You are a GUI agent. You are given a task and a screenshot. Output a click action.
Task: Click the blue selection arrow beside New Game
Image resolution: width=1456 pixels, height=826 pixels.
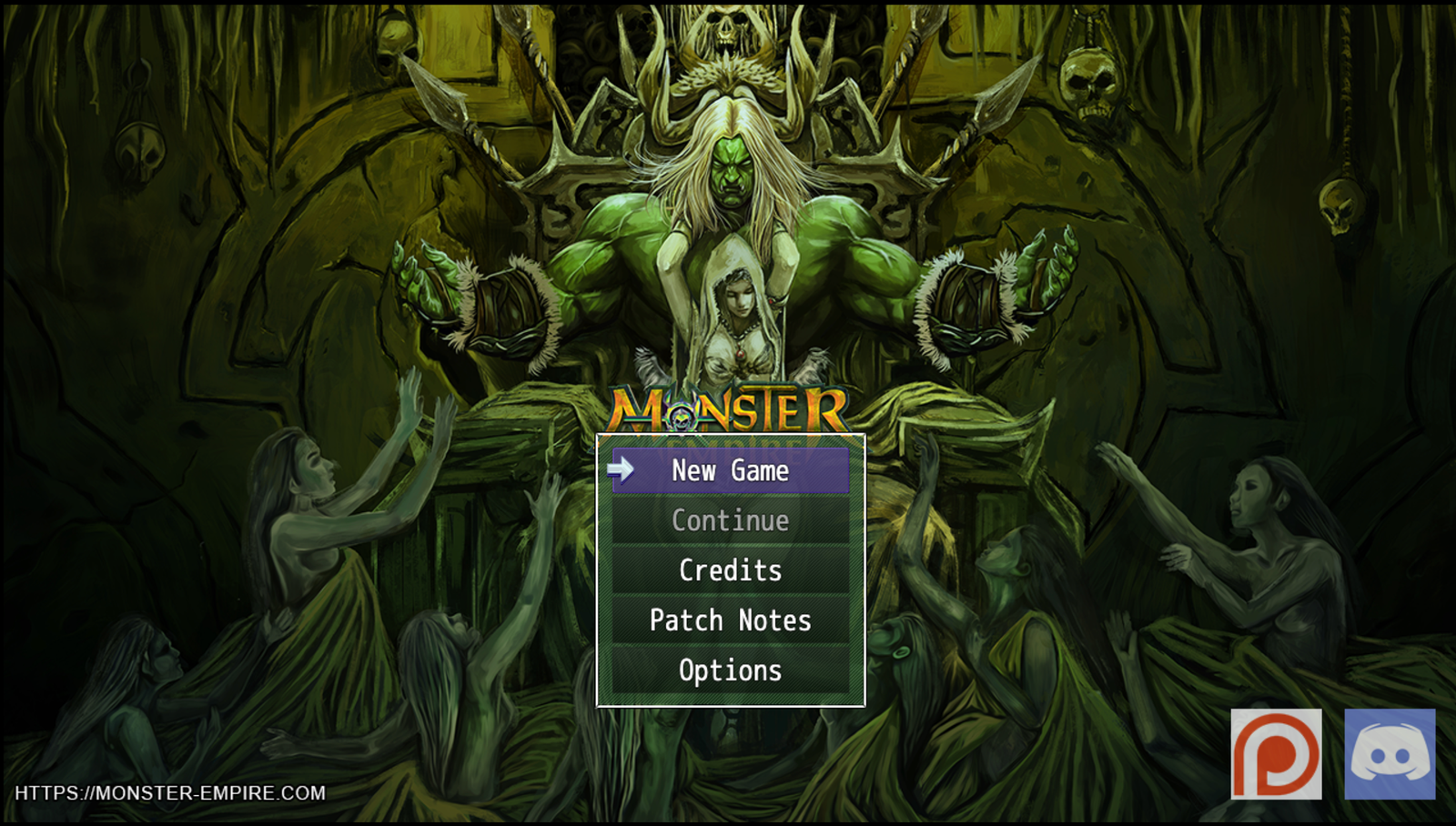(x=621, y=470)
